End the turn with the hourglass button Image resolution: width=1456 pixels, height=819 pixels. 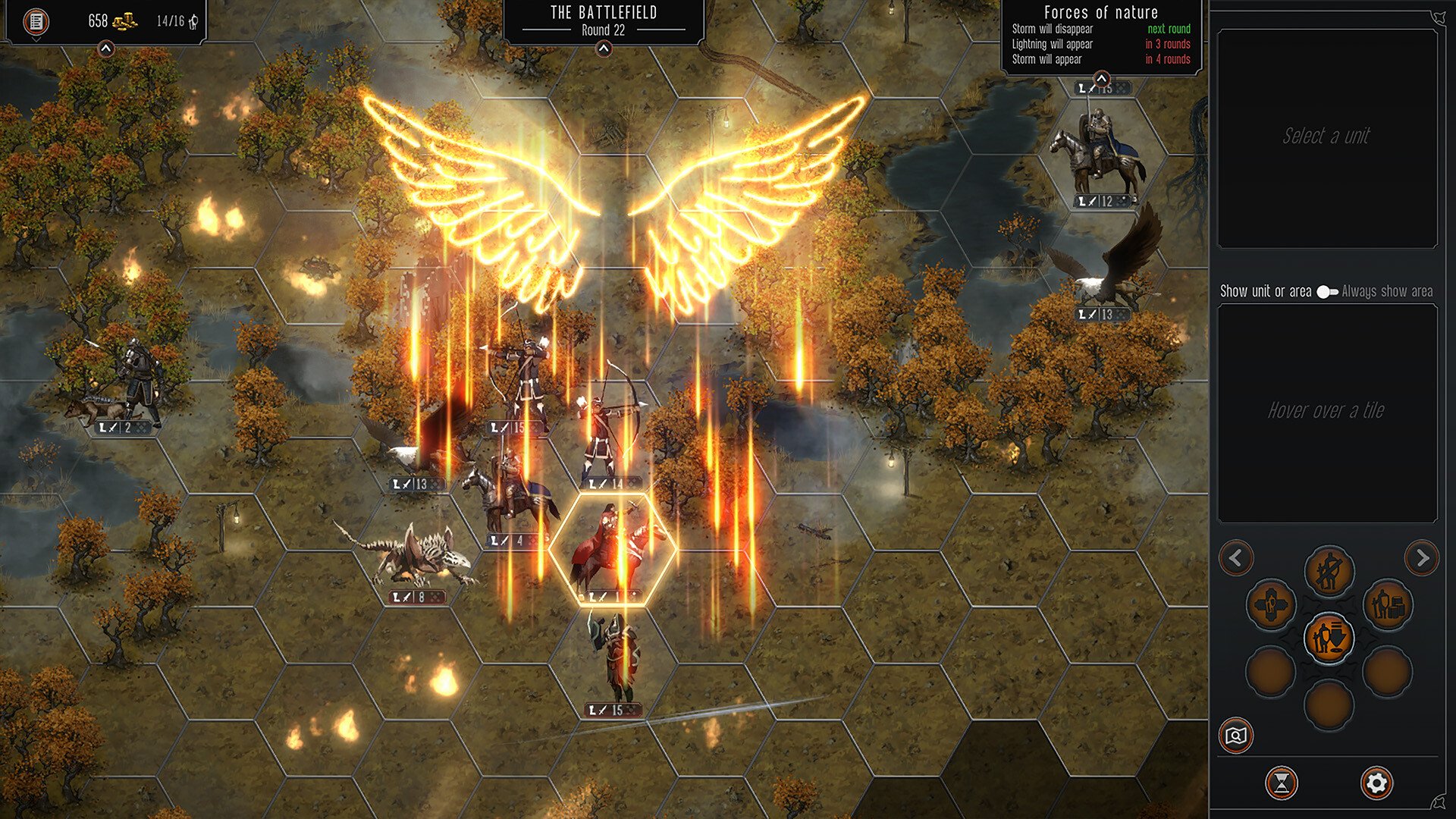(1282, 783)
